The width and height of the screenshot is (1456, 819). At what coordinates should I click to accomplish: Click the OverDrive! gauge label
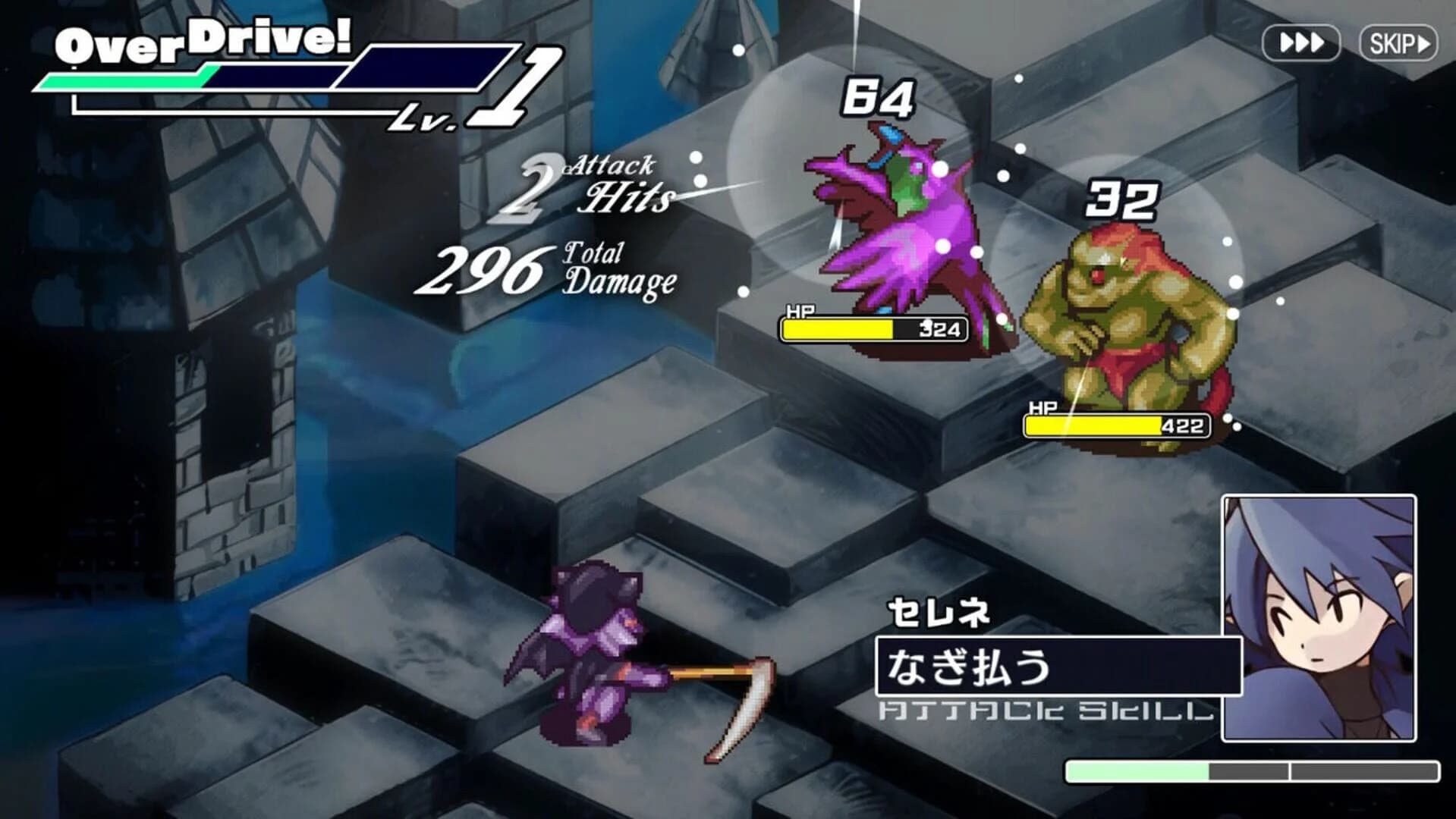(x=205, y=42)
